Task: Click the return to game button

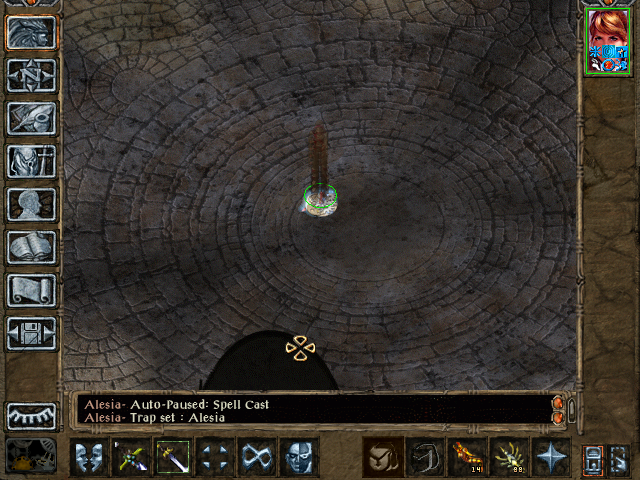Action: (x=31, y=32)
